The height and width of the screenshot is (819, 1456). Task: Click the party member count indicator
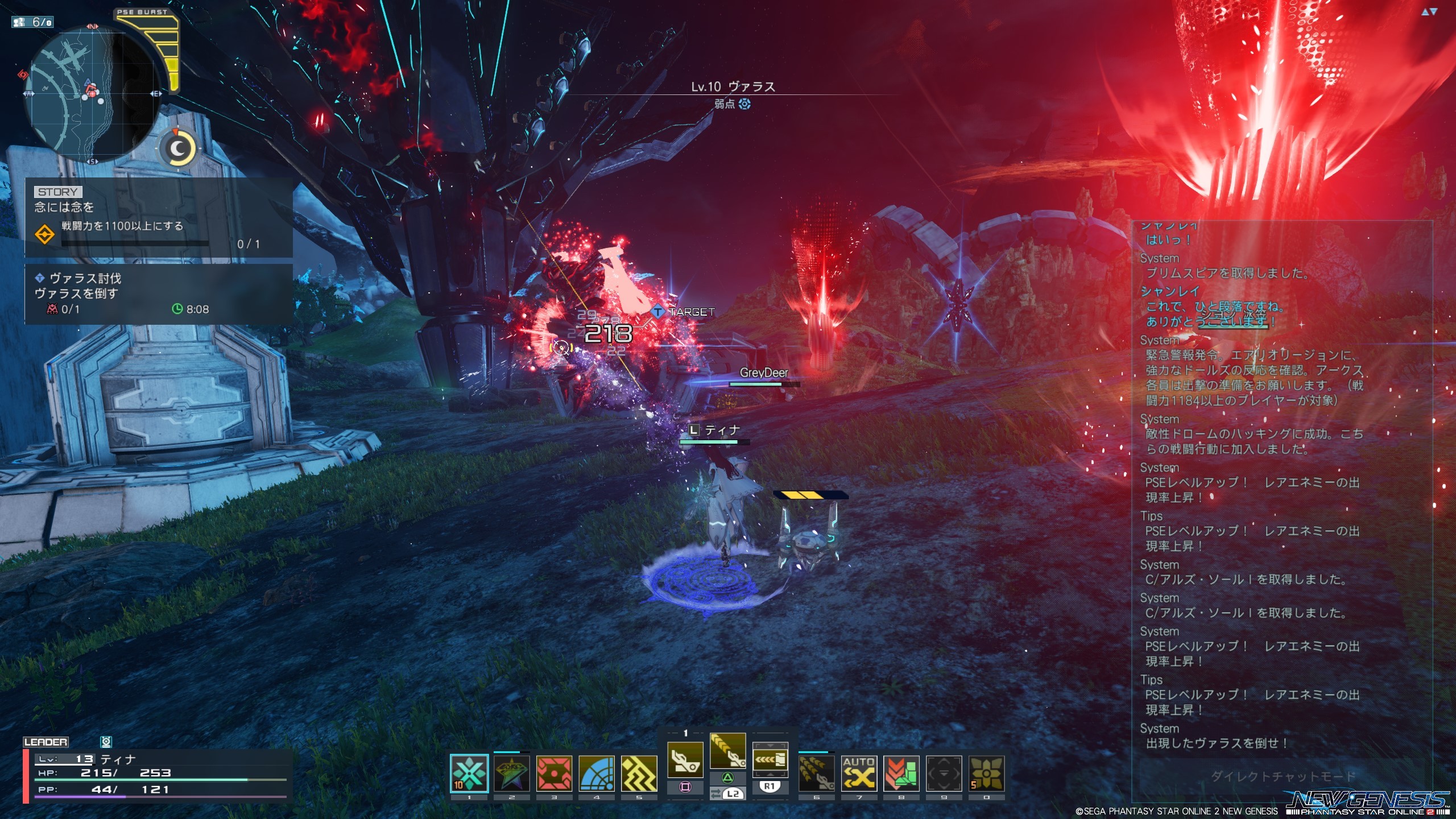click(x=33, y=22)
